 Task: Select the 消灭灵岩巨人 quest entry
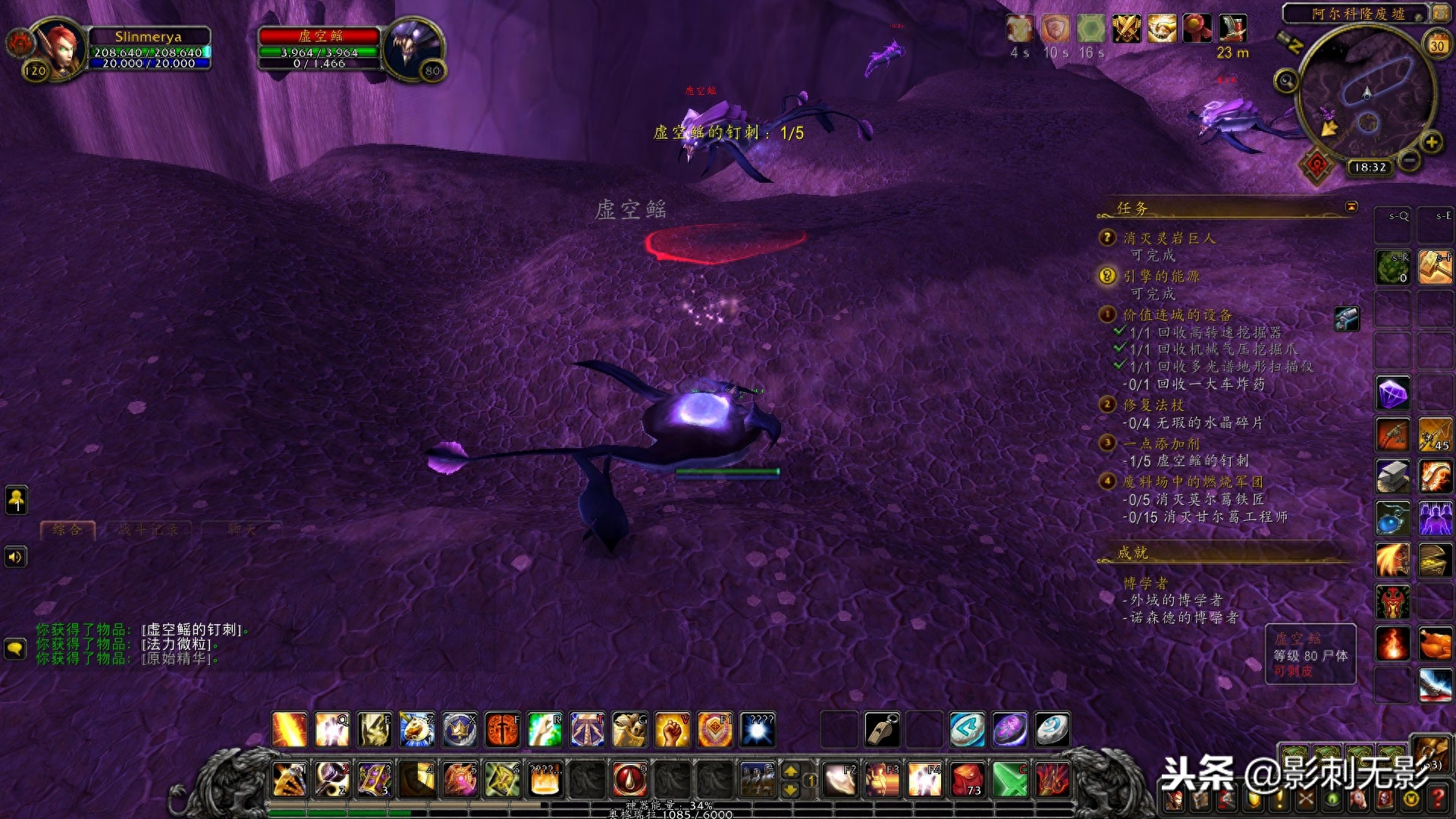tap(1169, 238)
